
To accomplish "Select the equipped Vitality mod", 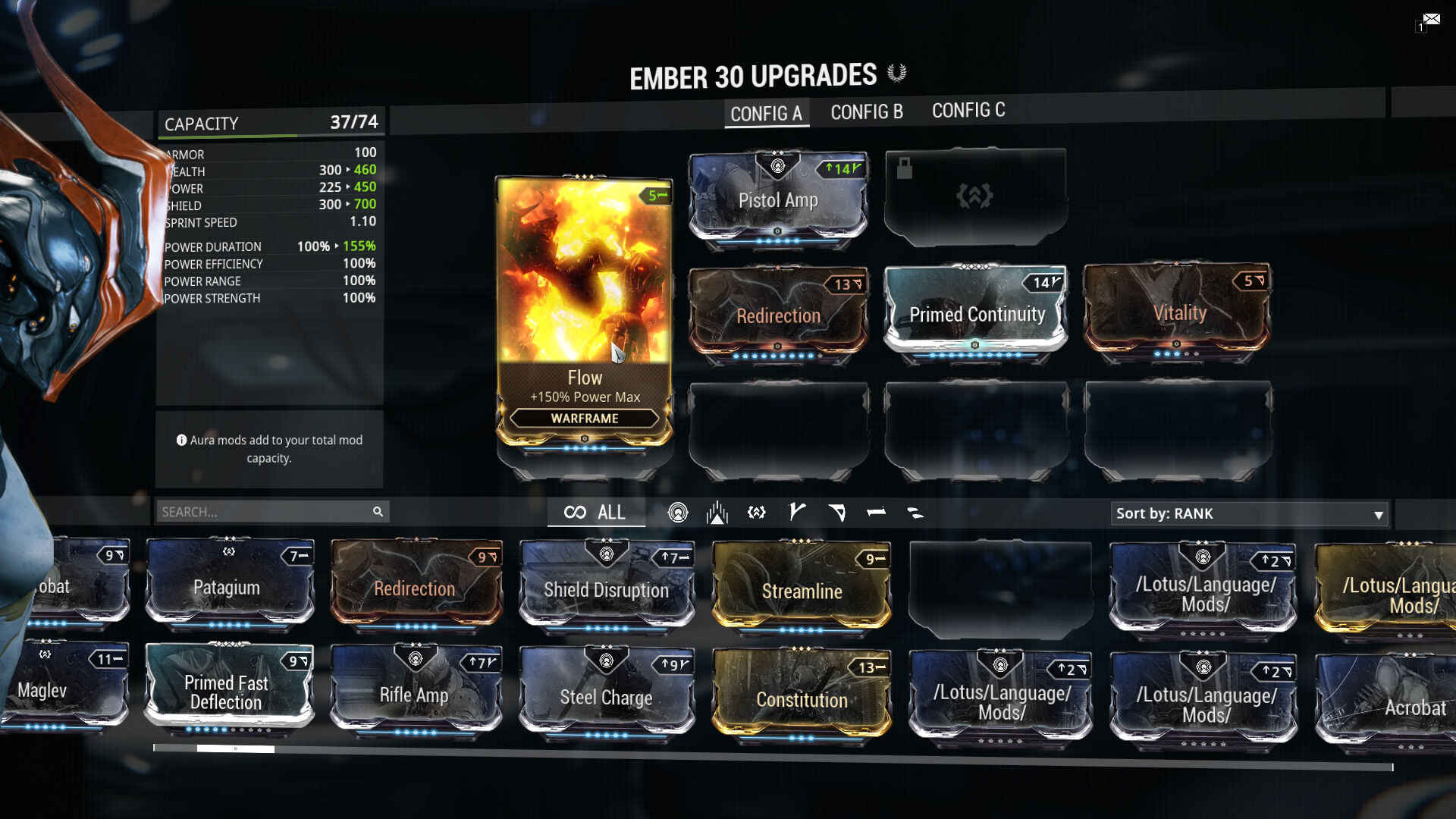I will pyautogui.click(x=1178, y=312).
